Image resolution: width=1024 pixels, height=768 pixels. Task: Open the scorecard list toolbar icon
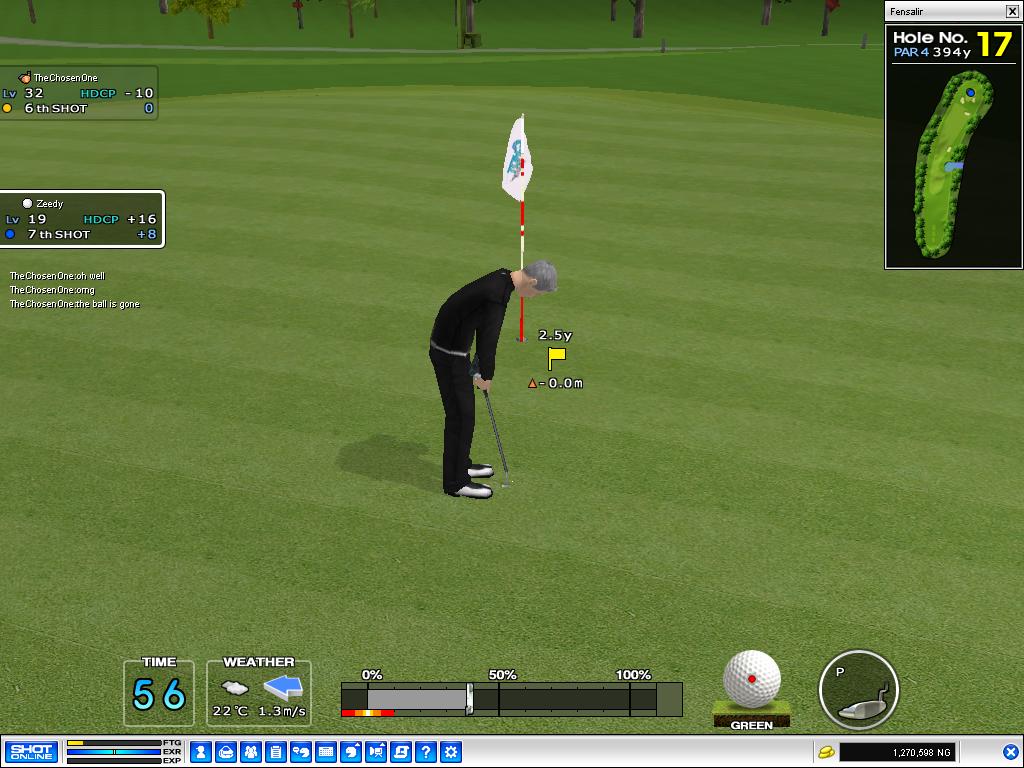pos(276,751)
